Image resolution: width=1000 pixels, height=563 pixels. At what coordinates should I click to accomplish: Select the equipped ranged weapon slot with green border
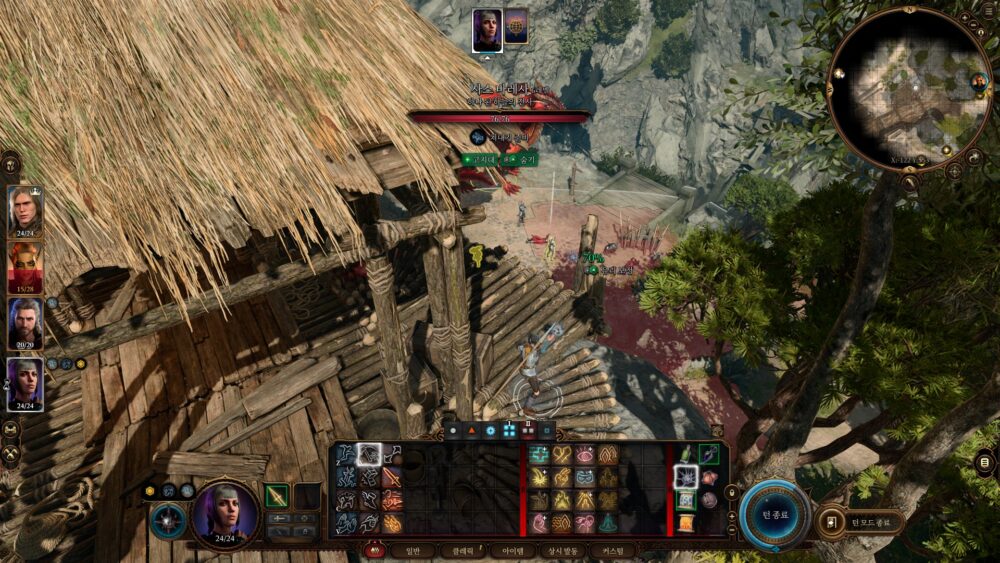277,495
